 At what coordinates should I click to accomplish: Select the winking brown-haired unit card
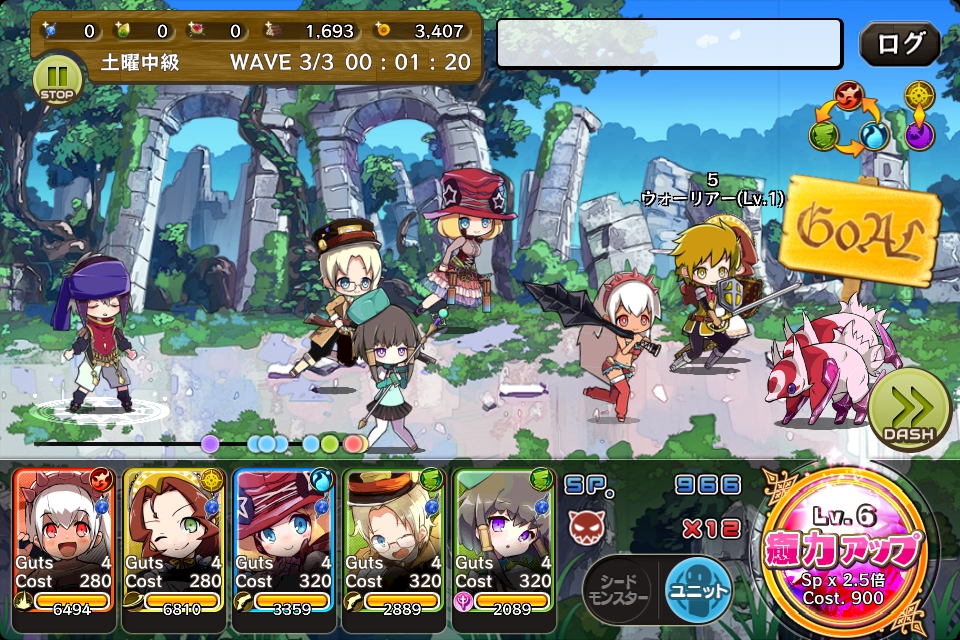click(x=174, y=538)
